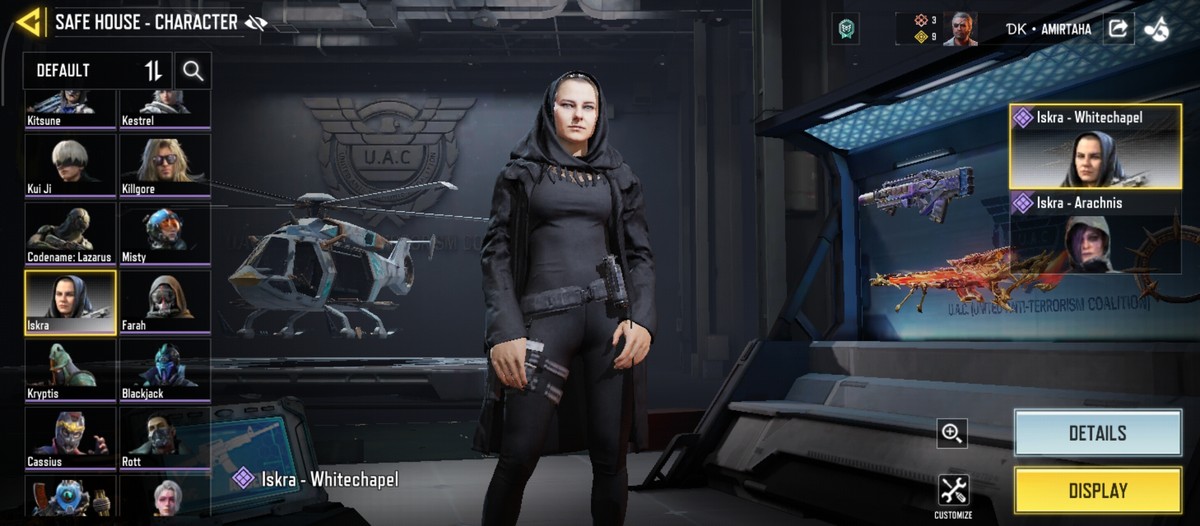
Task: Open the DEFAULT sort dropdown
Action: (98, 71)
